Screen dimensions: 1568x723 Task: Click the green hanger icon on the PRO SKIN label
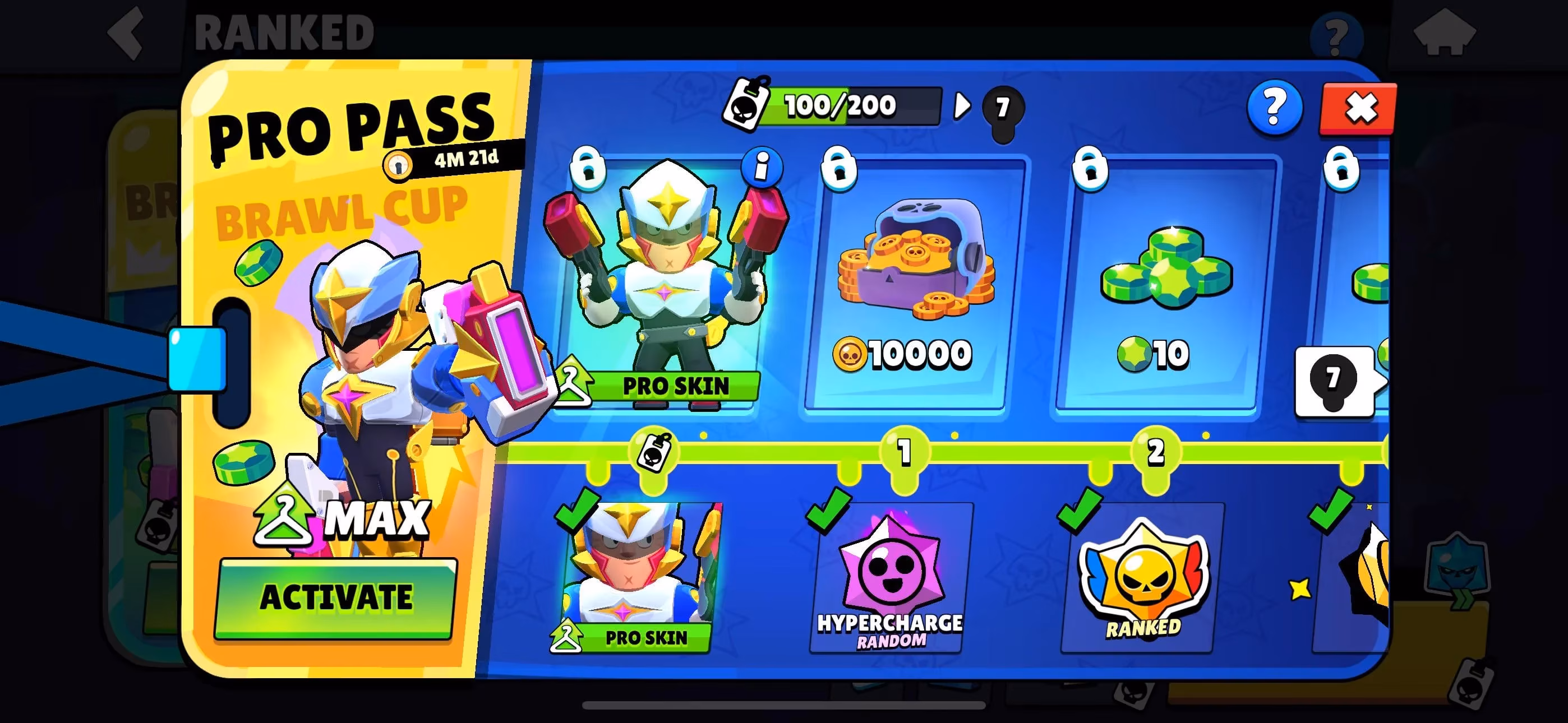coord(573,384)
